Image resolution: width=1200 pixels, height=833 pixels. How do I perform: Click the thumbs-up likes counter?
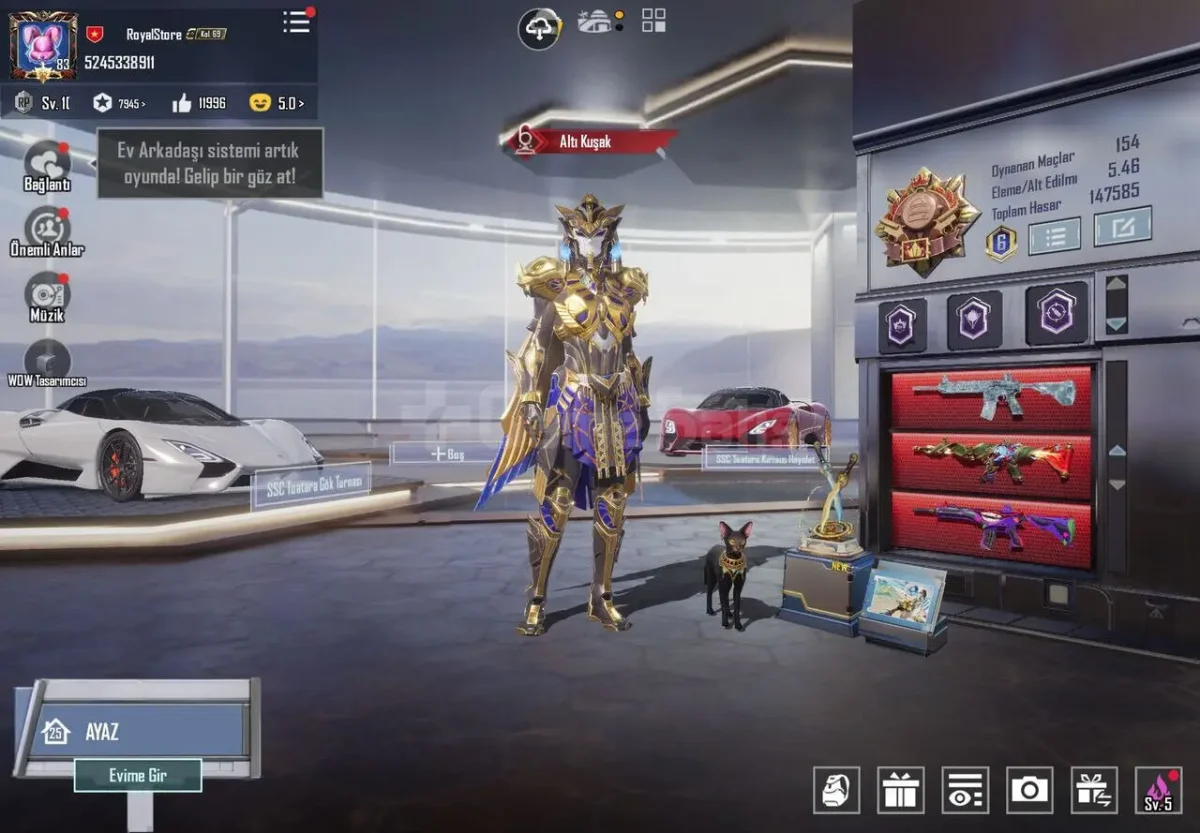point(199,103)
